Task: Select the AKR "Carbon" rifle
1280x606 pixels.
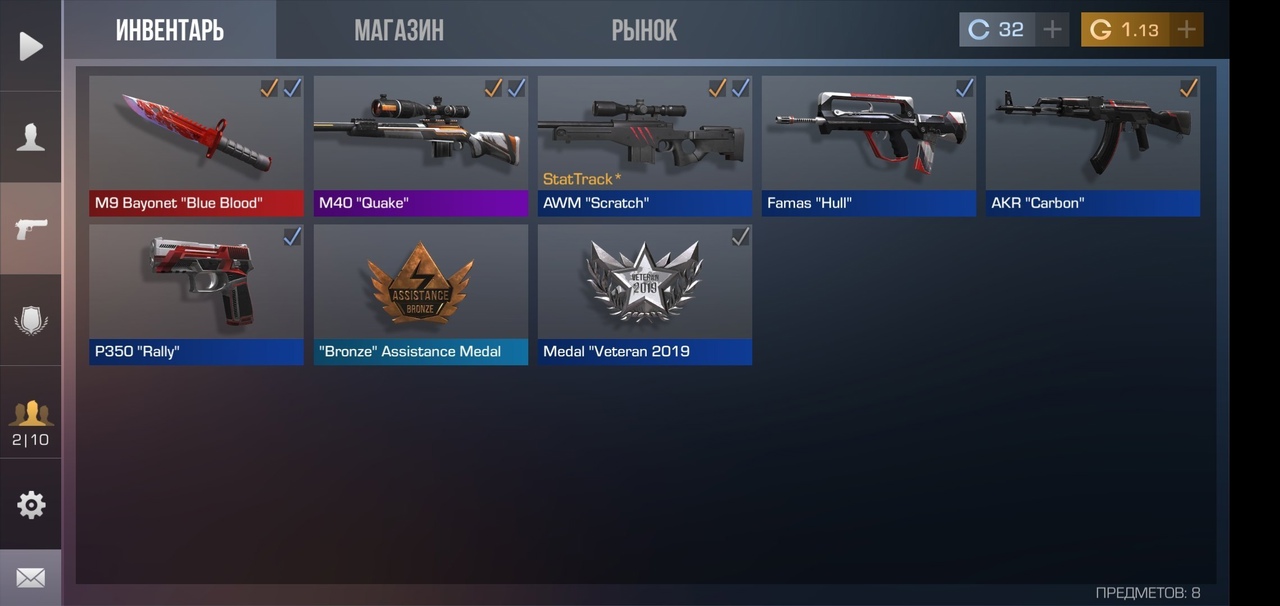Action: point(1092,145)
